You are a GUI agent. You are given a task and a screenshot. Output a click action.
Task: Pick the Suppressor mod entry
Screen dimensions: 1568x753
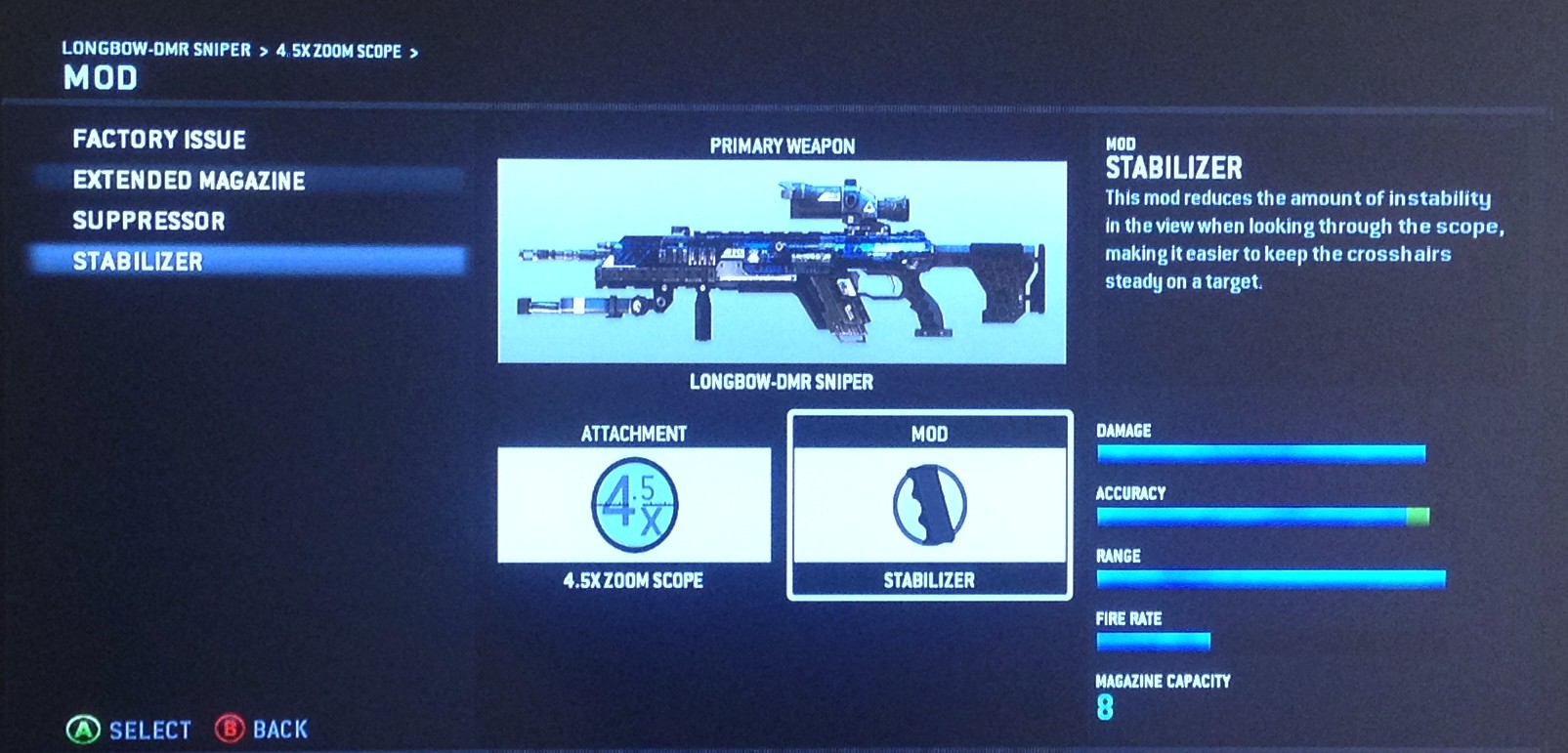148,222
